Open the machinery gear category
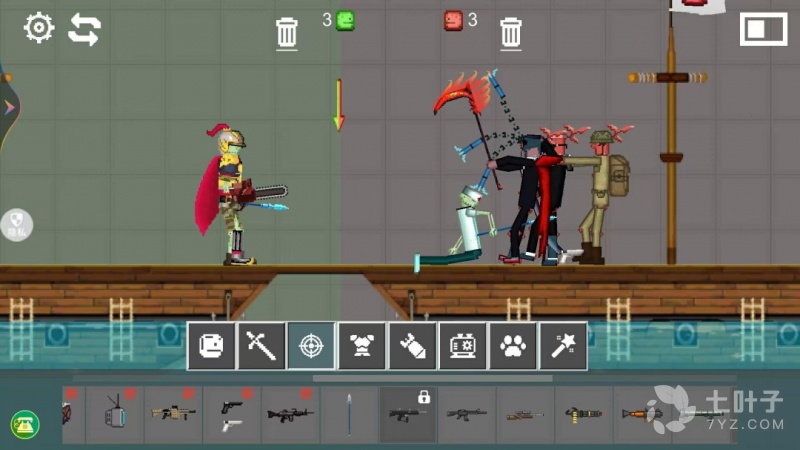This screenshot has width=800, height=450. (462, 346)
